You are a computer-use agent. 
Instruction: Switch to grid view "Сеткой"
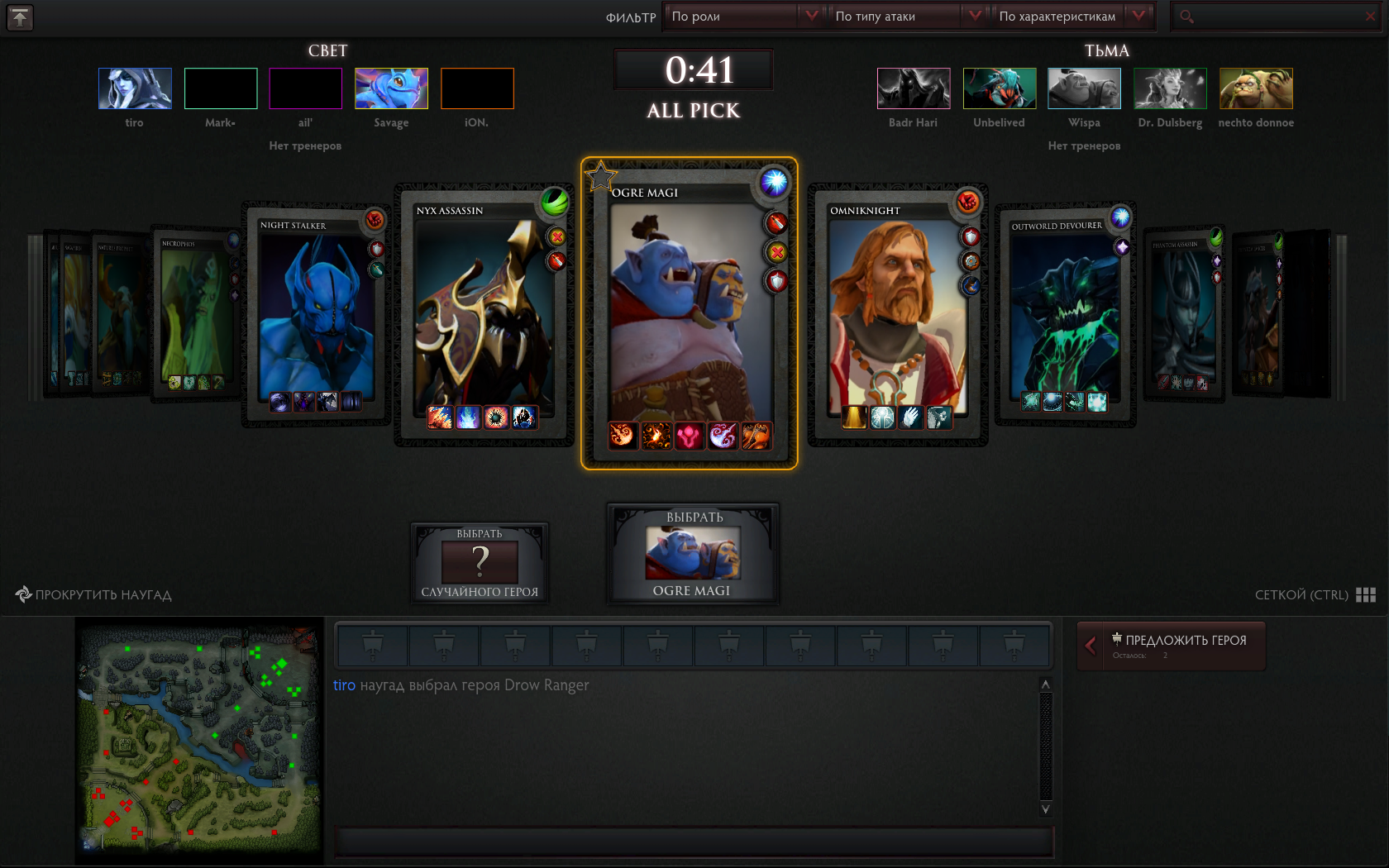pos(1315,595)
